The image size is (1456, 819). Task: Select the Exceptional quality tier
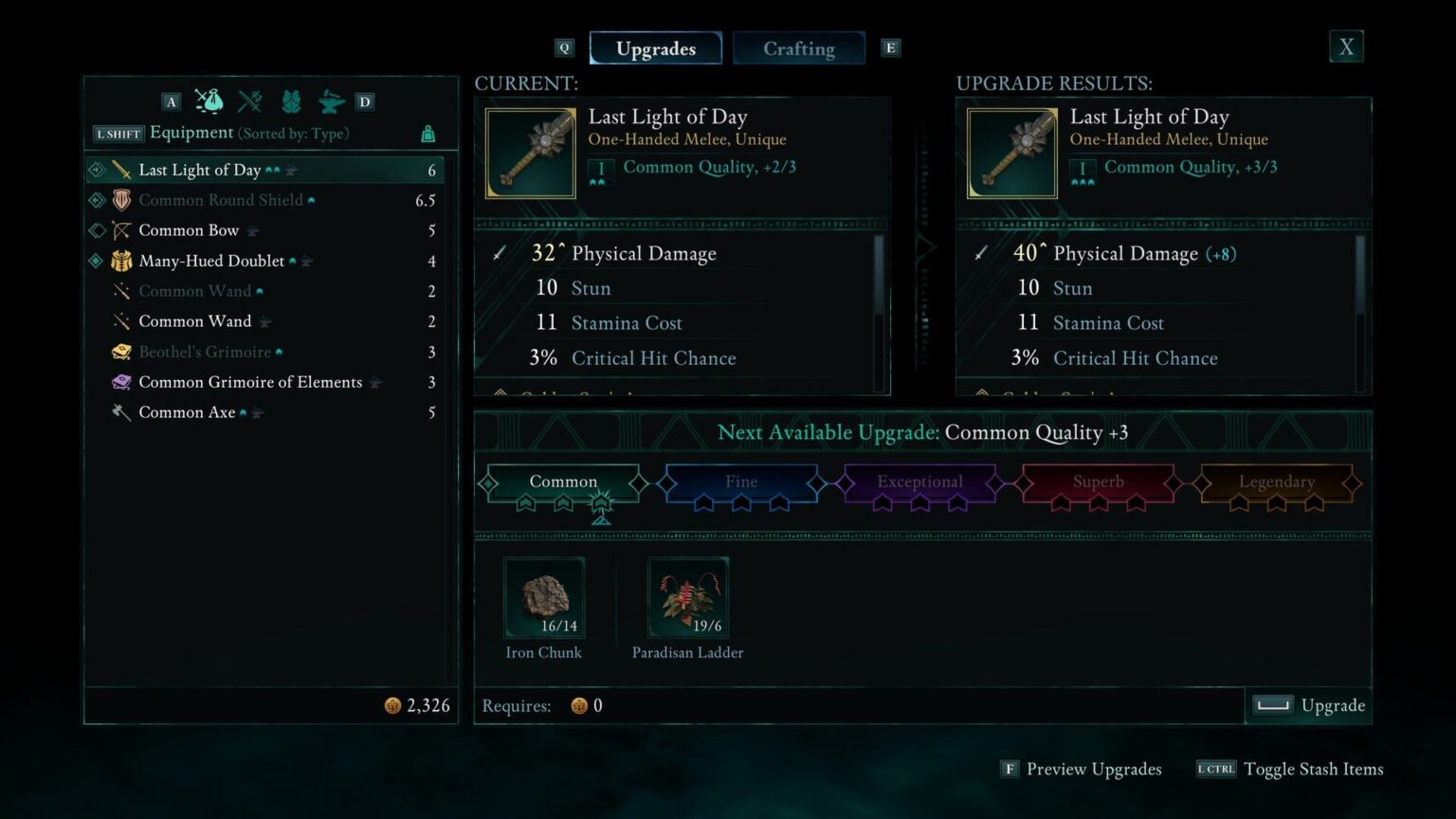click(919, 482)
